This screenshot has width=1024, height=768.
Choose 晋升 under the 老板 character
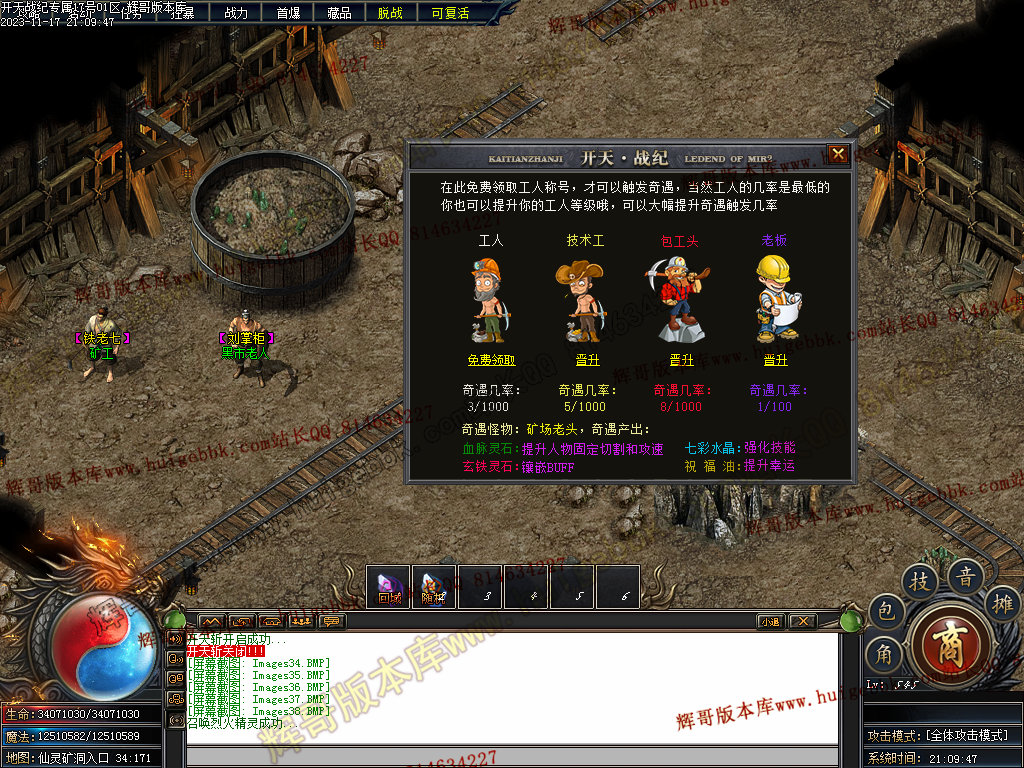[x=775, y=360]
